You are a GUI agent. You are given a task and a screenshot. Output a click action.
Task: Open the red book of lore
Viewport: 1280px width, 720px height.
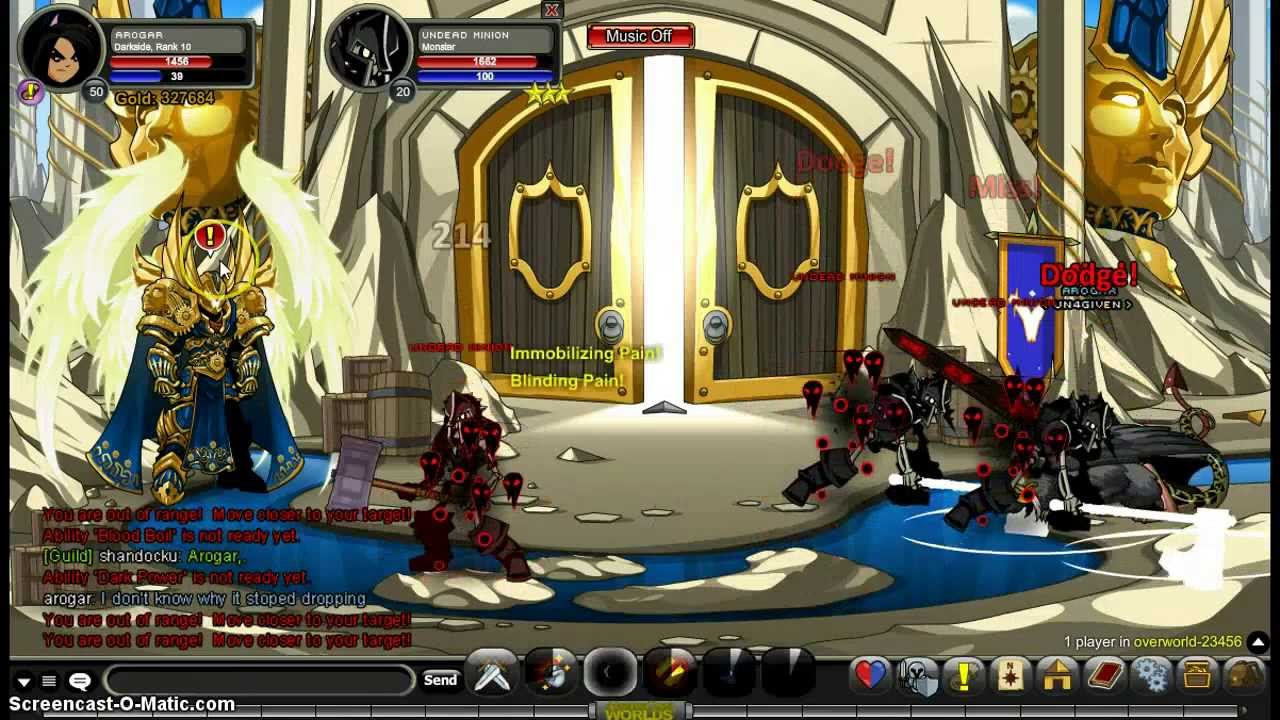pos(1104,676)
